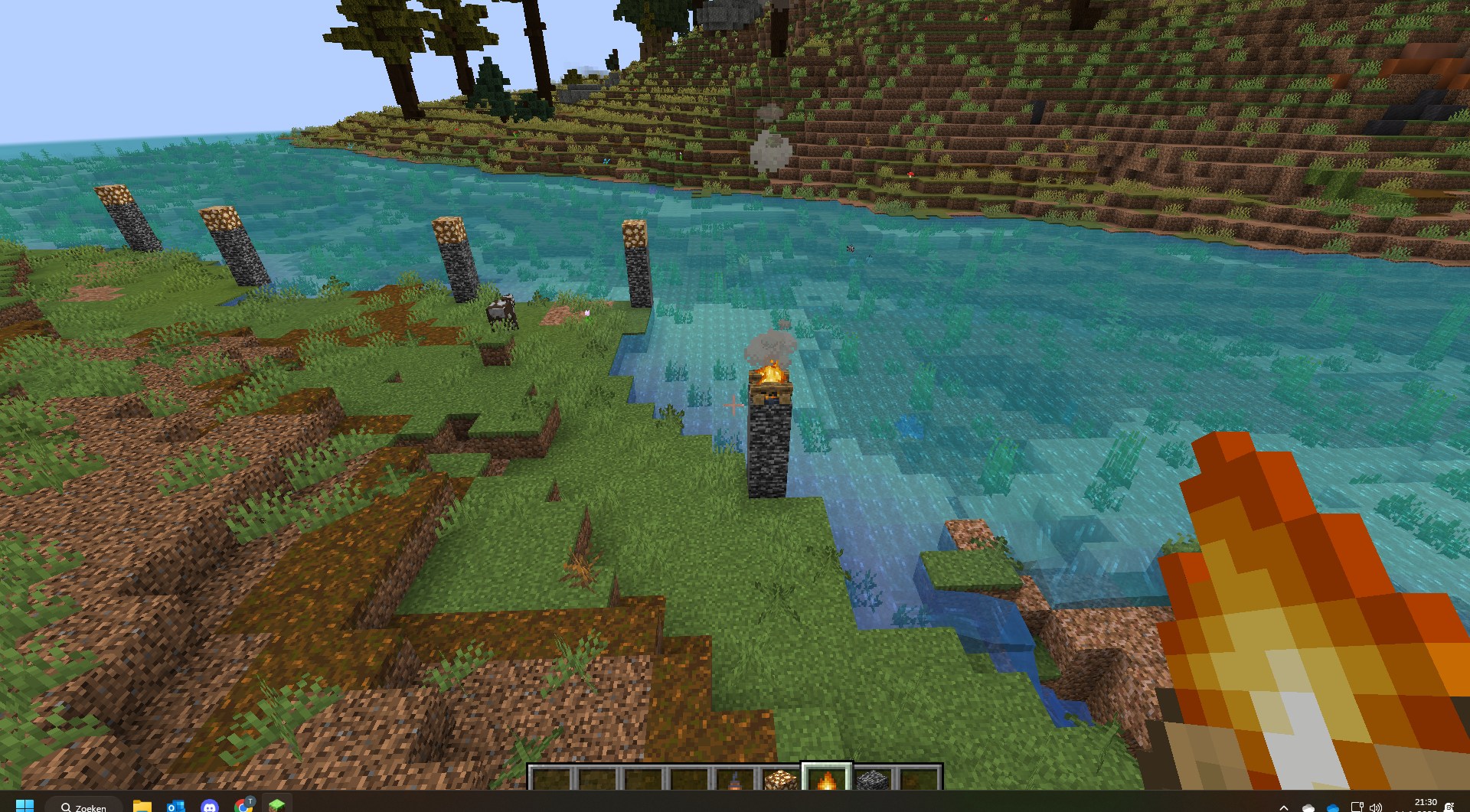
Task: Select the hanging lantern hotbar slot
Action: click(x=734, y=780)
